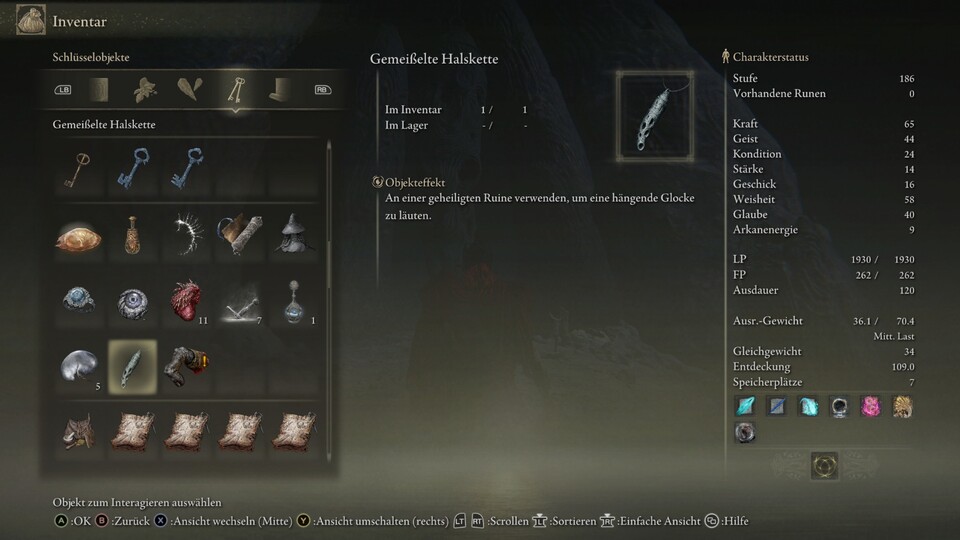Select the grey pointed hat figure item
This screenshot has height=540, width=960.
(291, 233)
